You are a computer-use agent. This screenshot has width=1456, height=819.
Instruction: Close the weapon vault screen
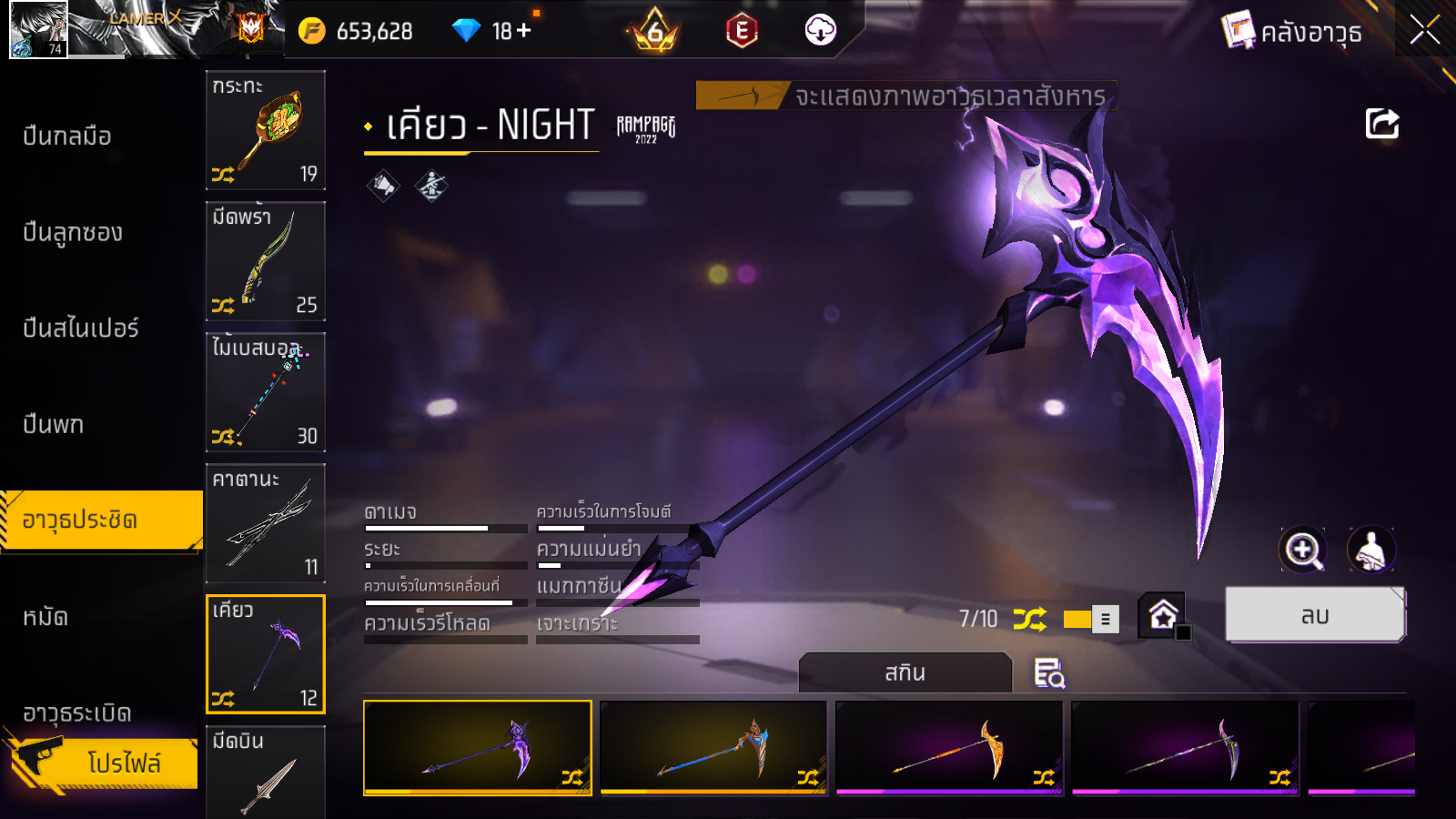click(1424, 31)
